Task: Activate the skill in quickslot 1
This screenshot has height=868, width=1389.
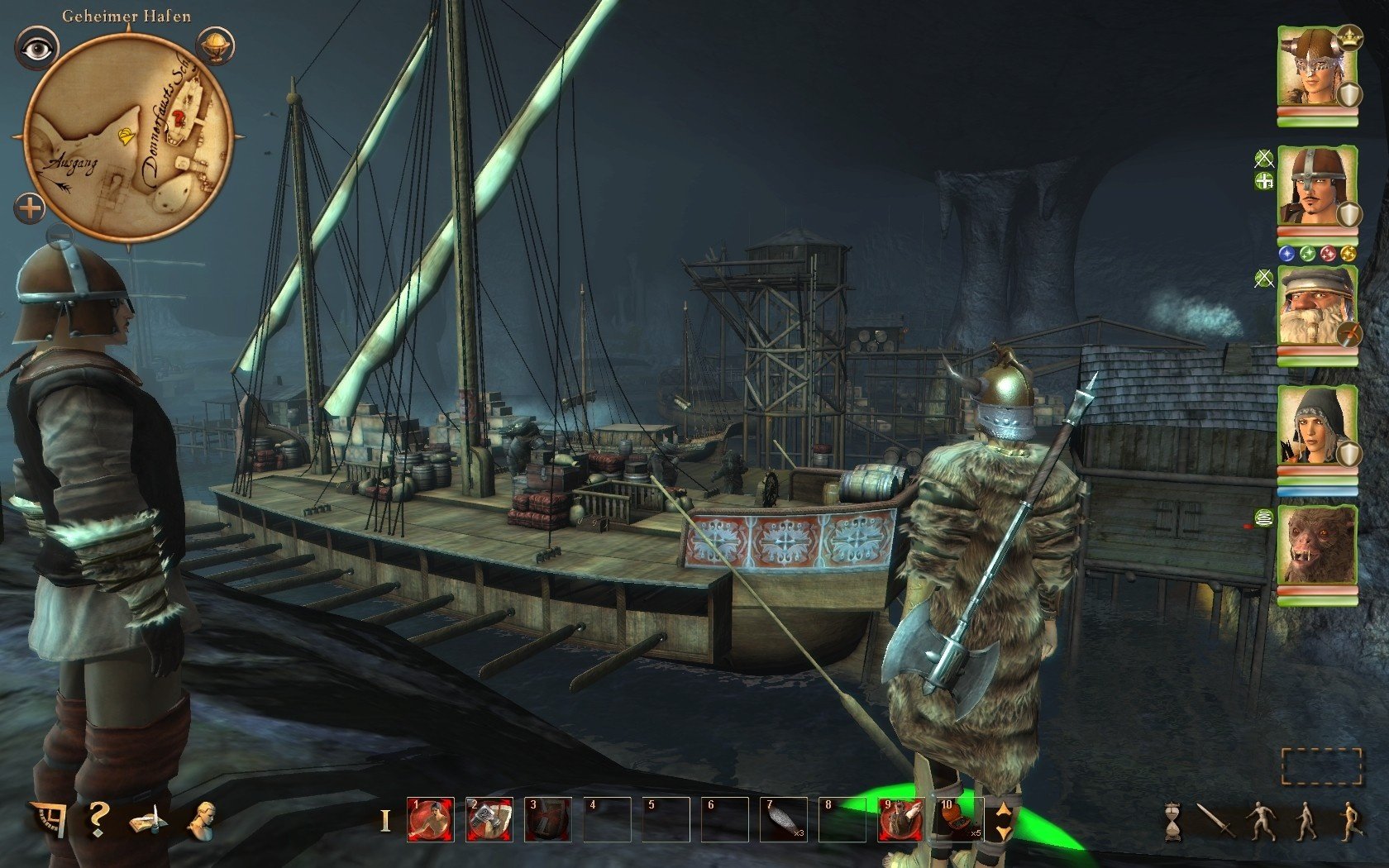Action: pos(430,819)
